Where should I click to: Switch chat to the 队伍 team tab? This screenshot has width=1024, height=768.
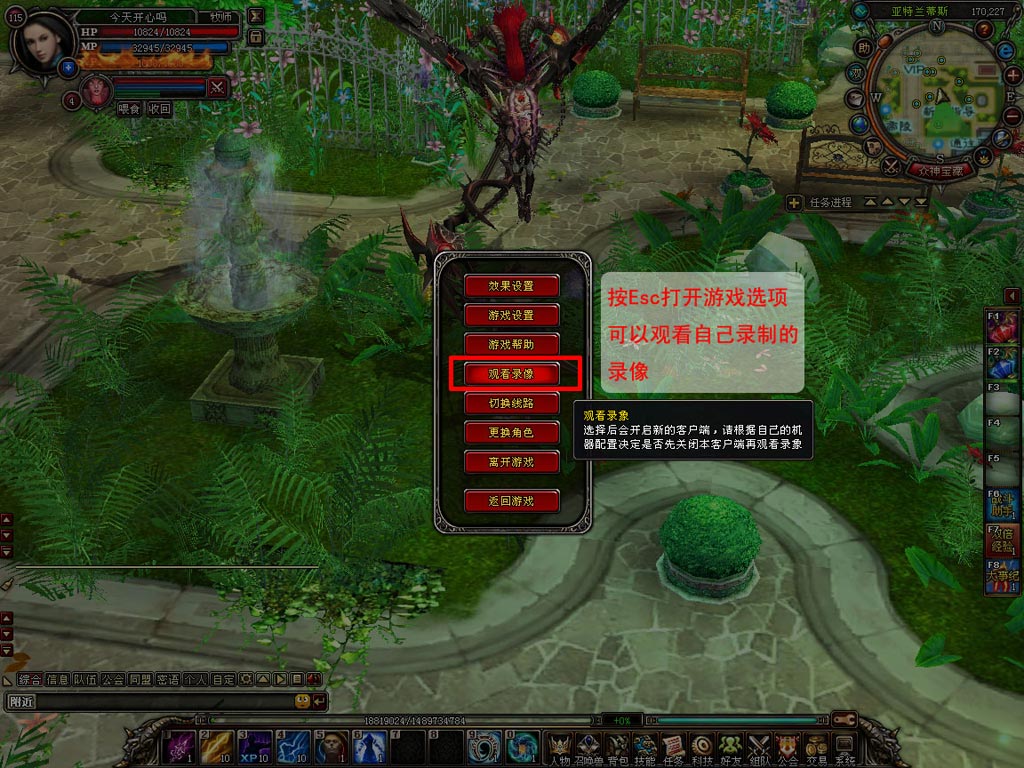click(85, 679)
